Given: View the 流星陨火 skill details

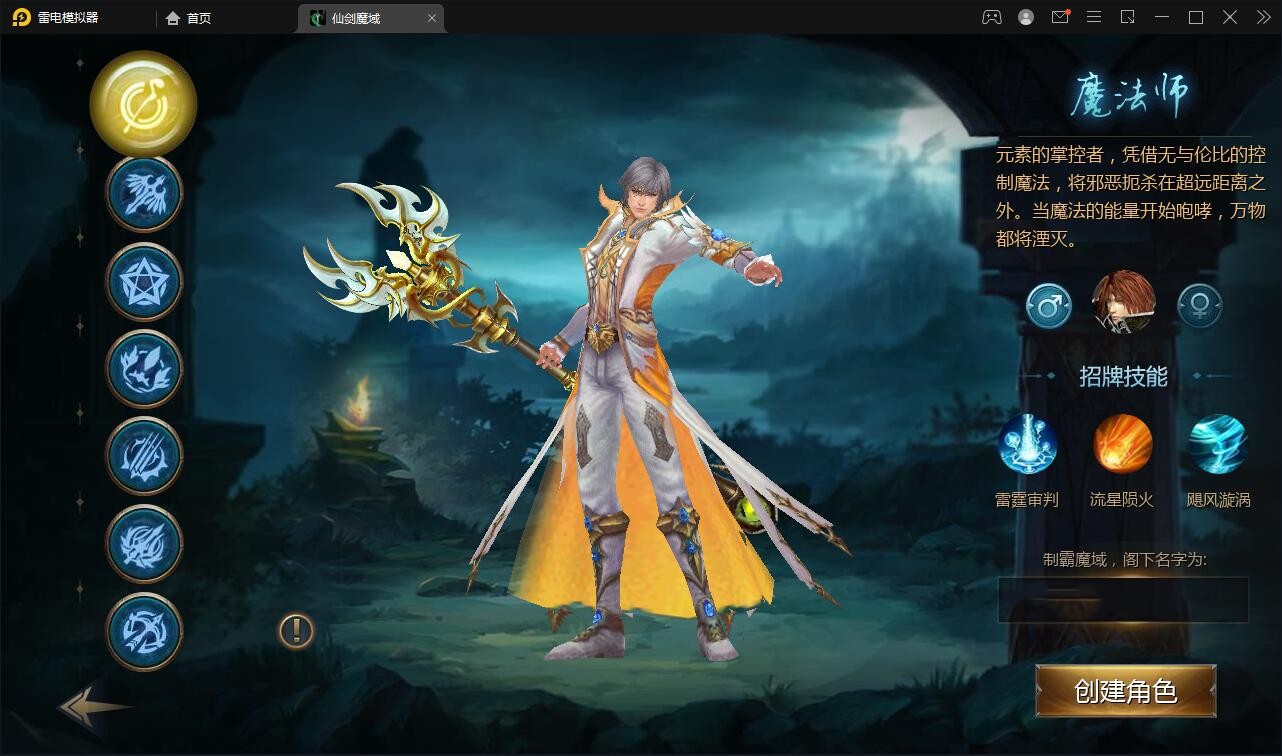Looking at the screenshot, I should (x=1122, y=443).
